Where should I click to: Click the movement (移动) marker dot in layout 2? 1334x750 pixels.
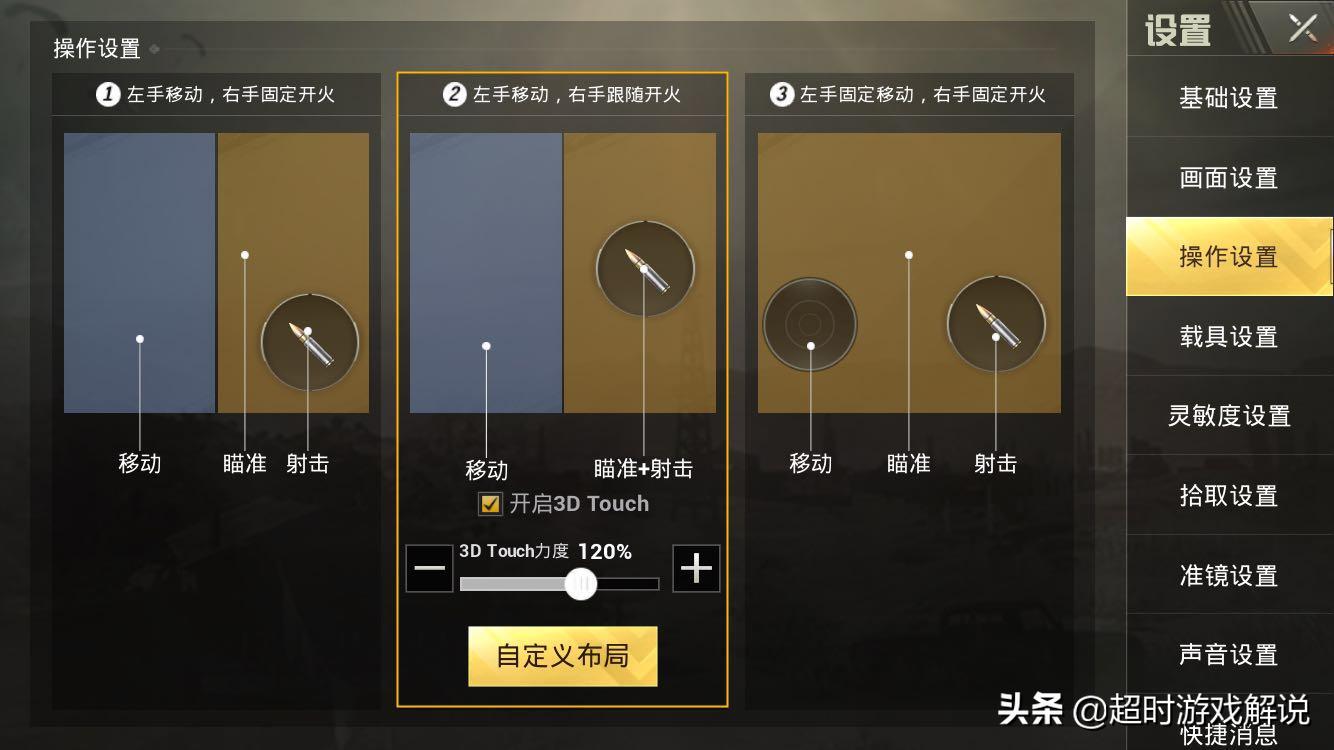coord(486,346)
